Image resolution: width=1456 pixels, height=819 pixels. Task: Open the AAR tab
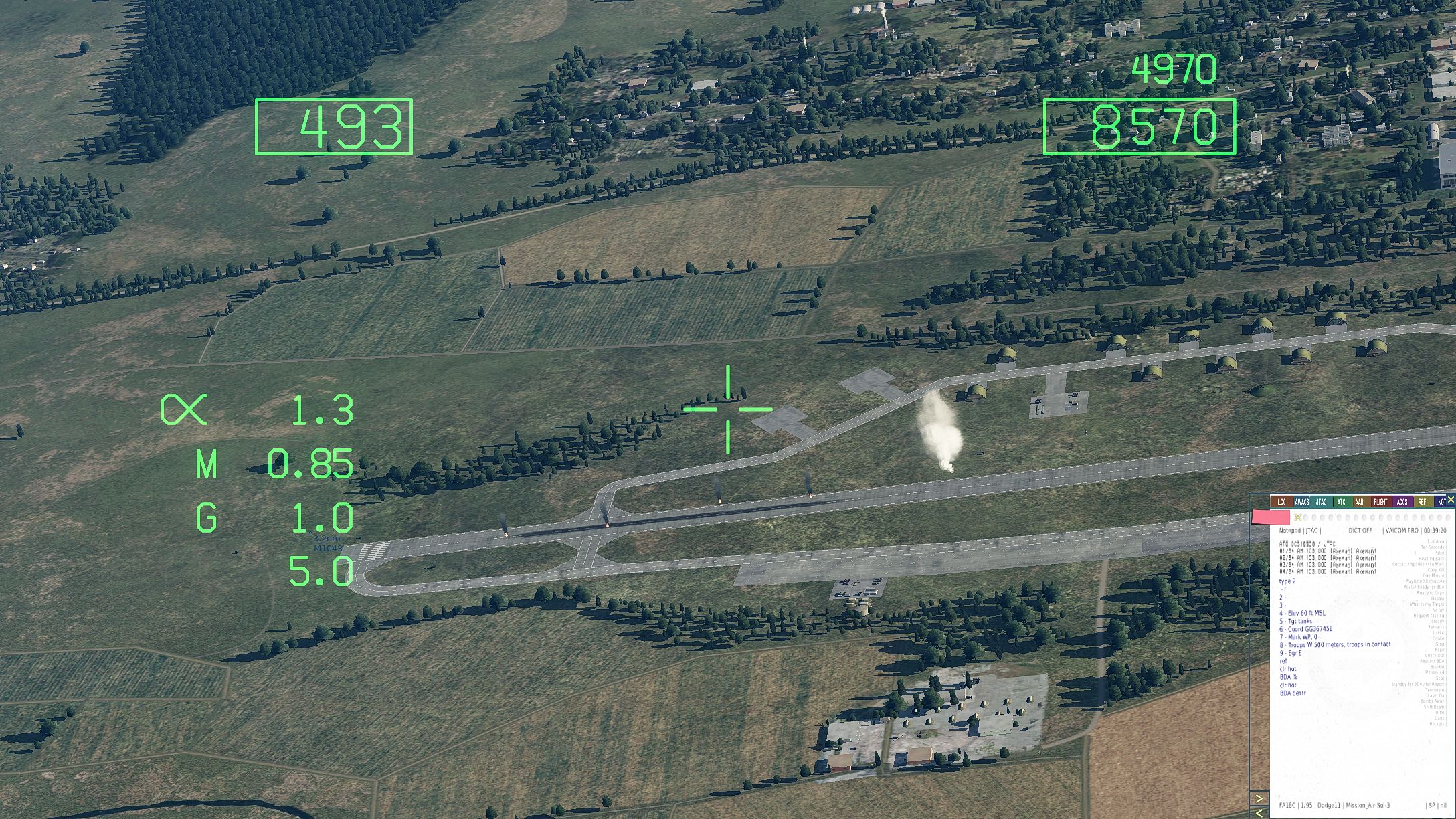1359,502
